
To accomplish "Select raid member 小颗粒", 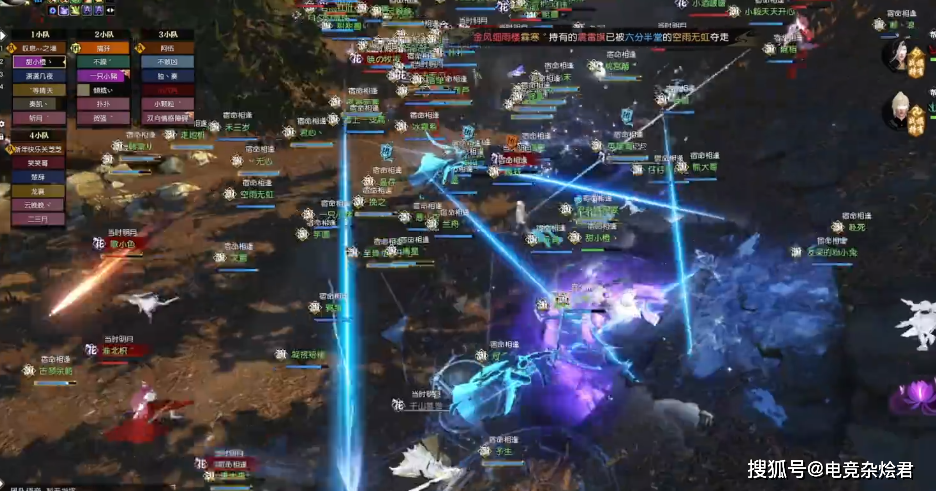I will [x=167, y=104].
